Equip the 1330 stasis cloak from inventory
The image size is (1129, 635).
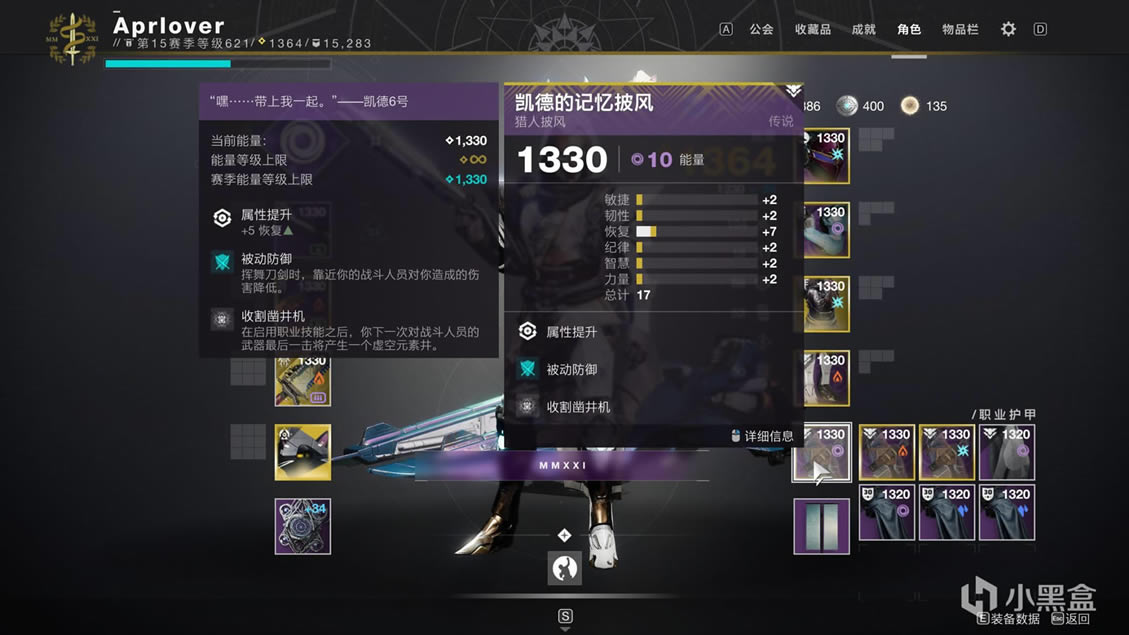click(x=947, y=453)
